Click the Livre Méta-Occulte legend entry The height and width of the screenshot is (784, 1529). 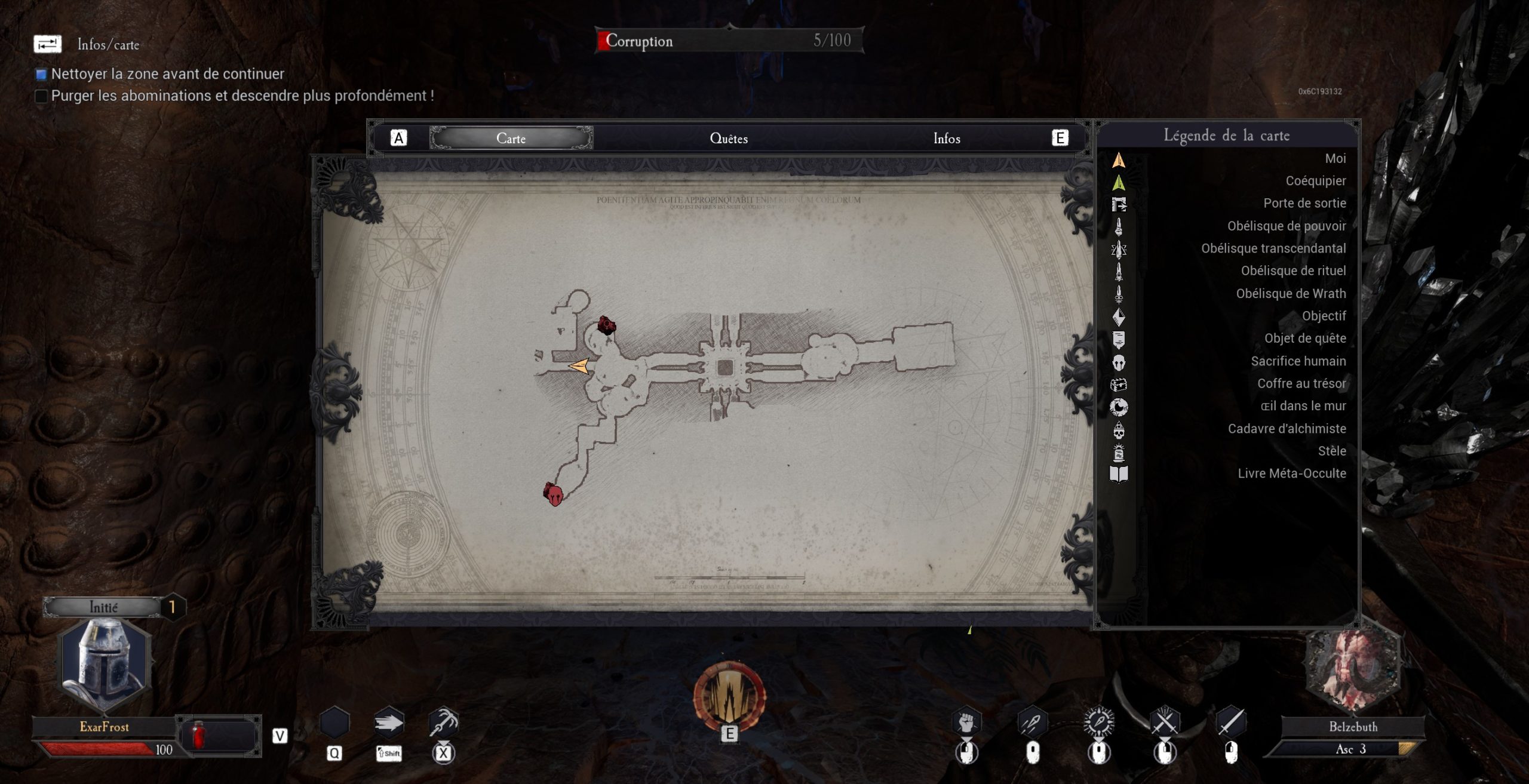(x=1291, y=474)
